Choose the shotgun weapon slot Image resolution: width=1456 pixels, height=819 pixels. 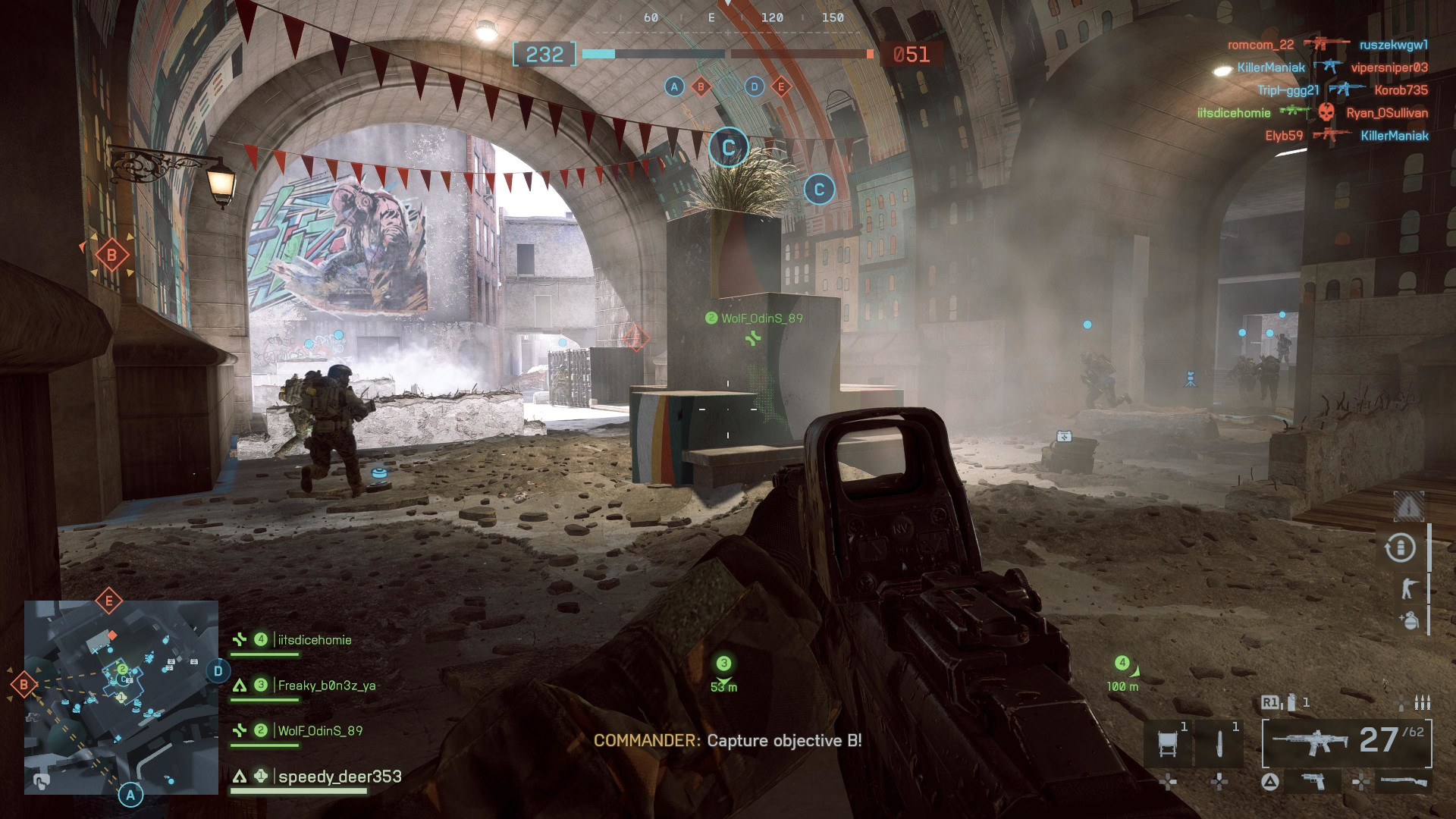tap(1404, 781)
